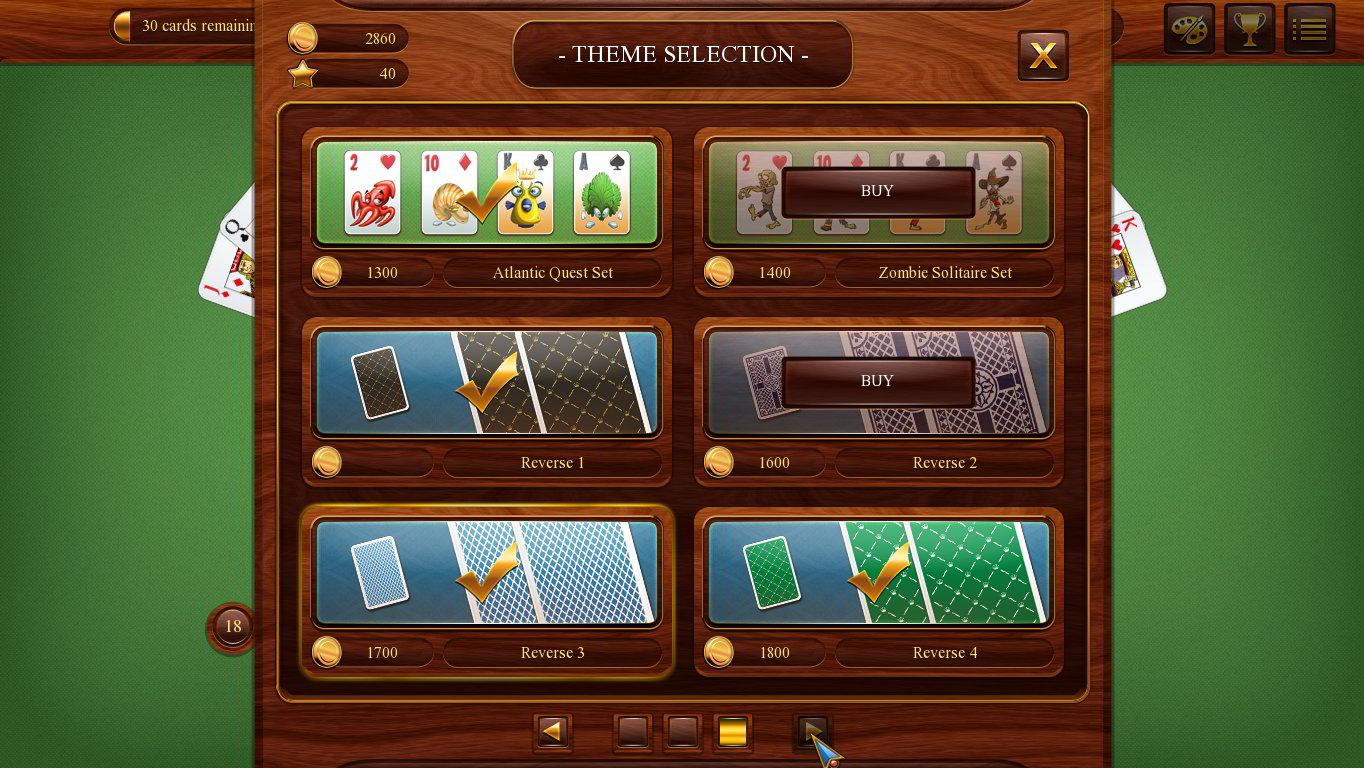Click the coin icon beside Reverse 1
1364x768 pixels.
tap(326, 462)
